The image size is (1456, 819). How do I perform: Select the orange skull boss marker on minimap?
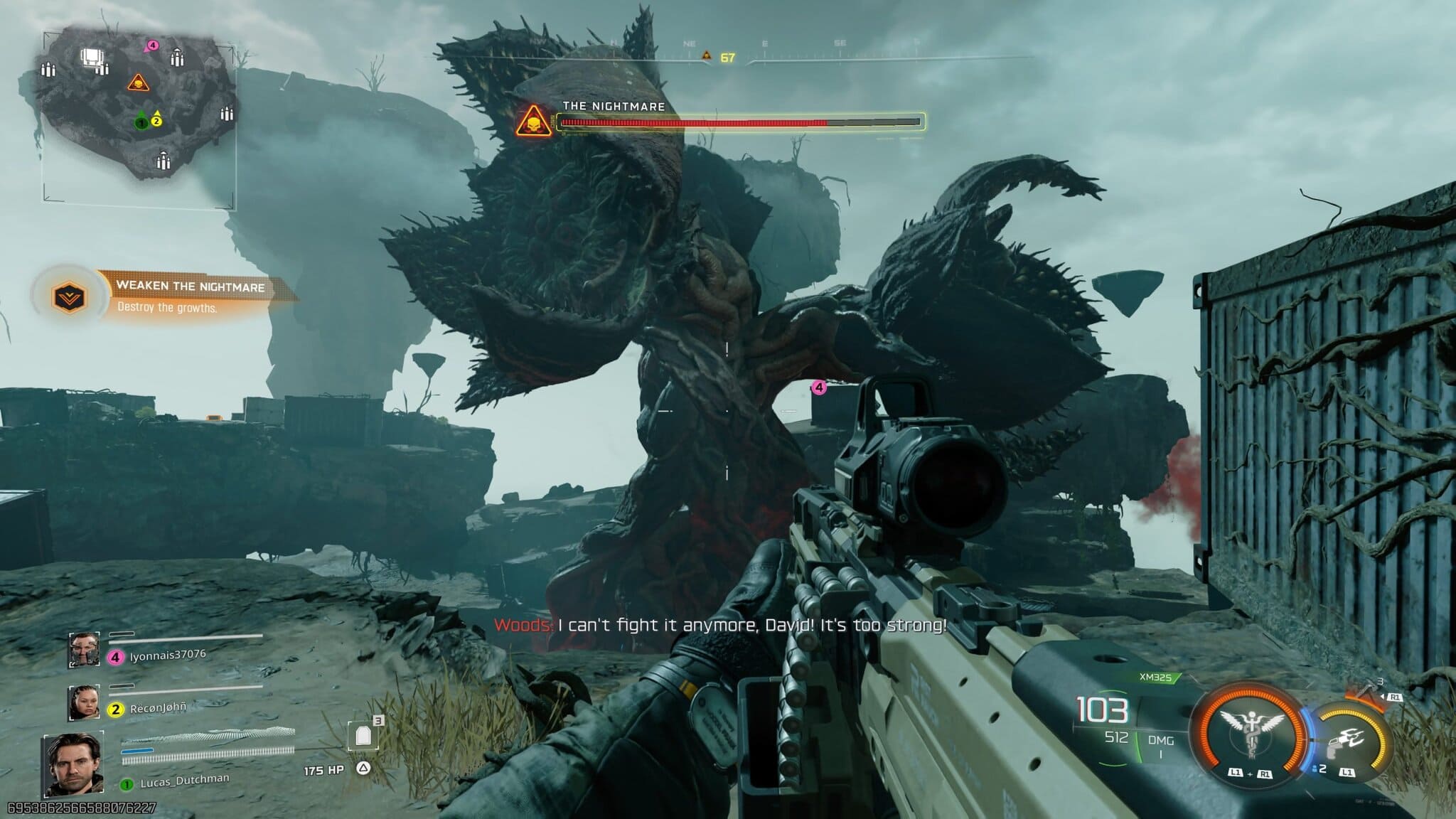point(138,83)
